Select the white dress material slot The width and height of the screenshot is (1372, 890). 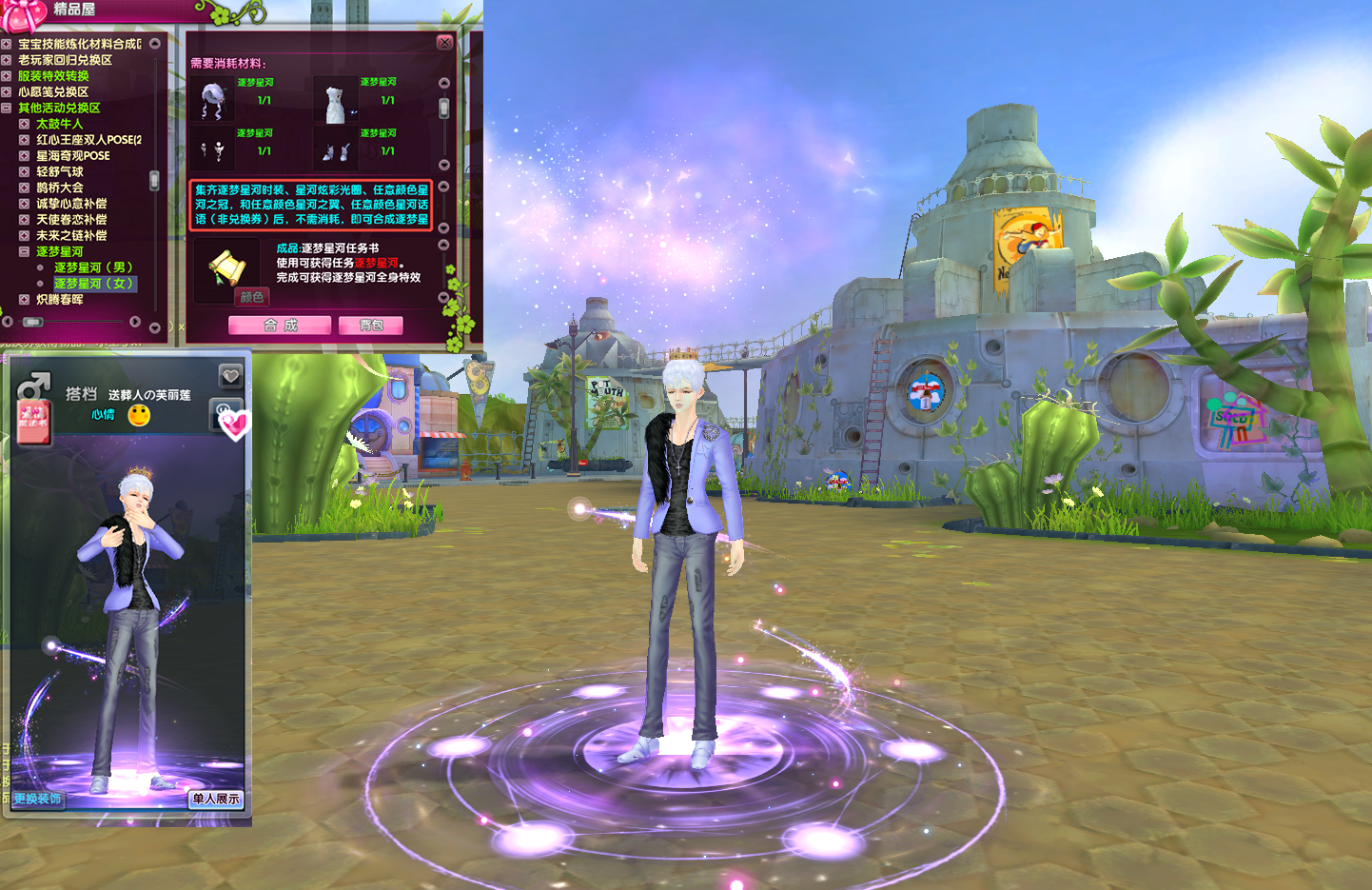click(x=335, y=101)
